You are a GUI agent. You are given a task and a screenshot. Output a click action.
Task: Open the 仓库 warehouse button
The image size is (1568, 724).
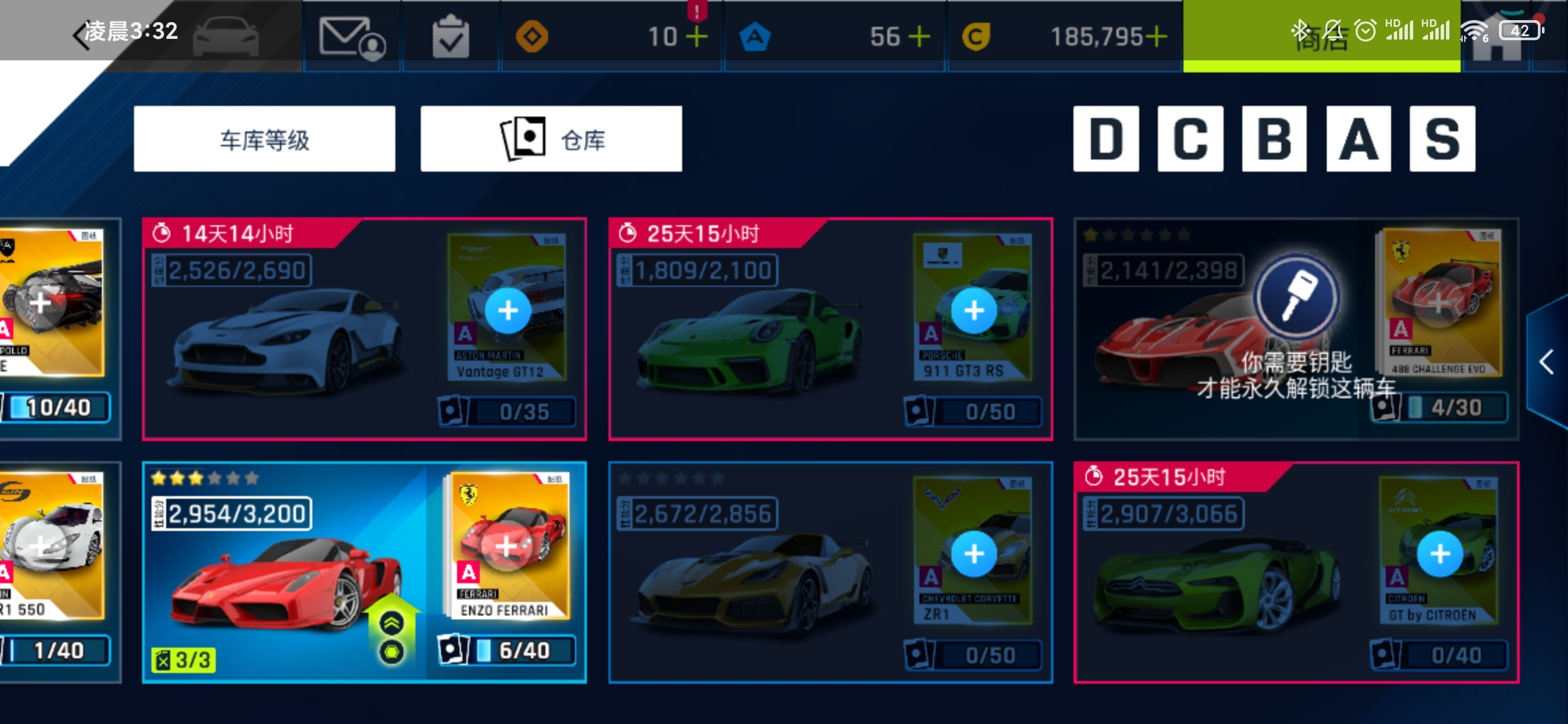(551, 139)
